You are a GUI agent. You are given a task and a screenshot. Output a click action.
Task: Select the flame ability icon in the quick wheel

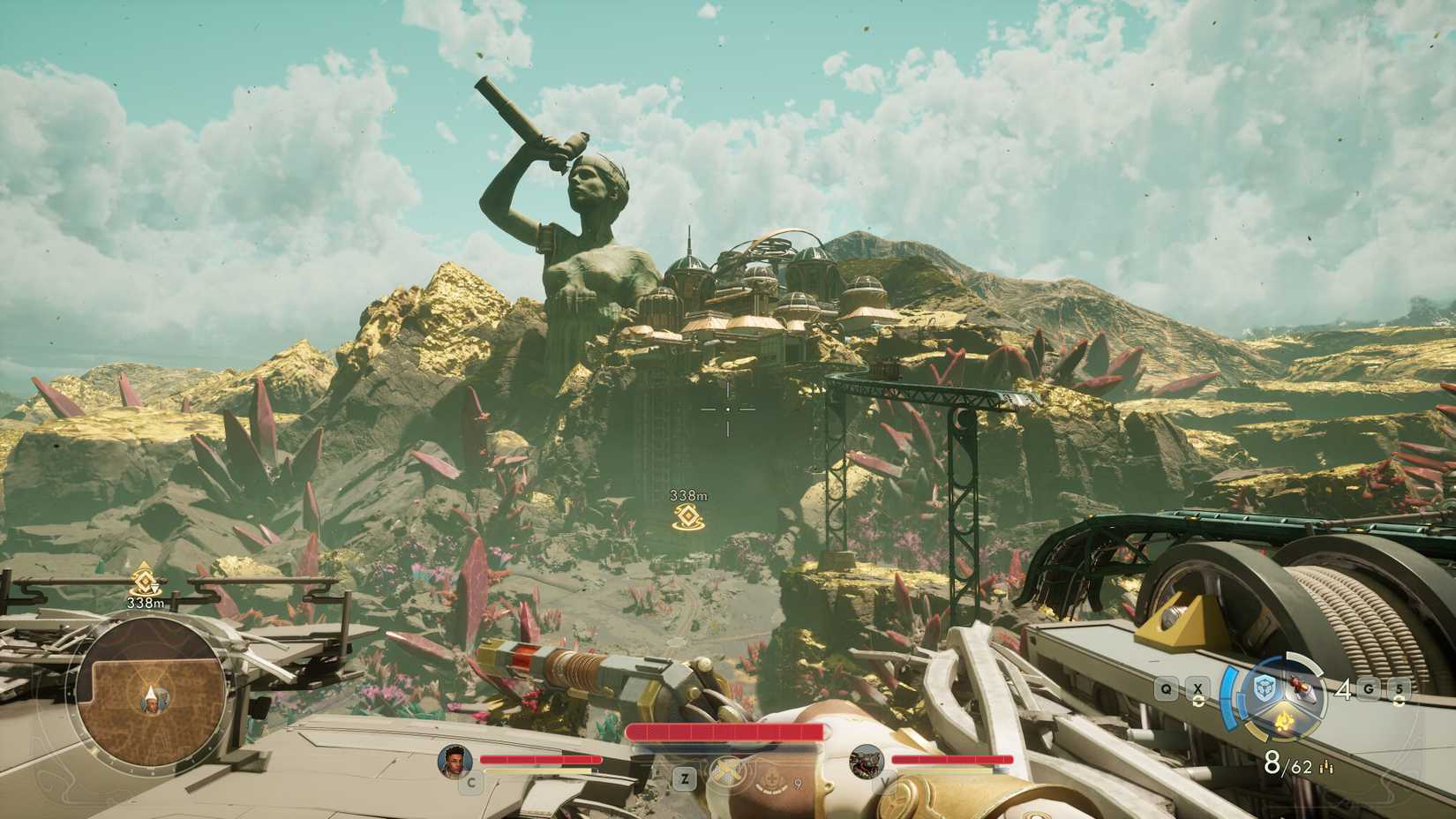(1284, 720)
